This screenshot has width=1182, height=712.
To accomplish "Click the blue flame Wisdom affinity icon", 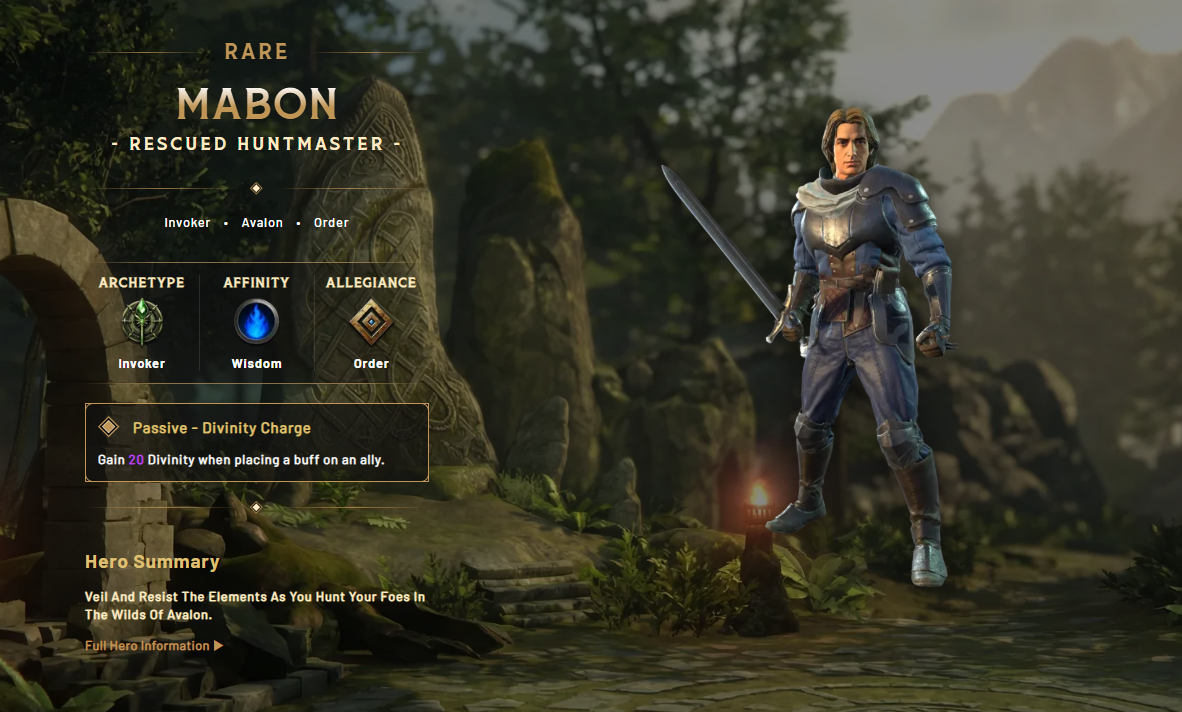I will 257,322.
